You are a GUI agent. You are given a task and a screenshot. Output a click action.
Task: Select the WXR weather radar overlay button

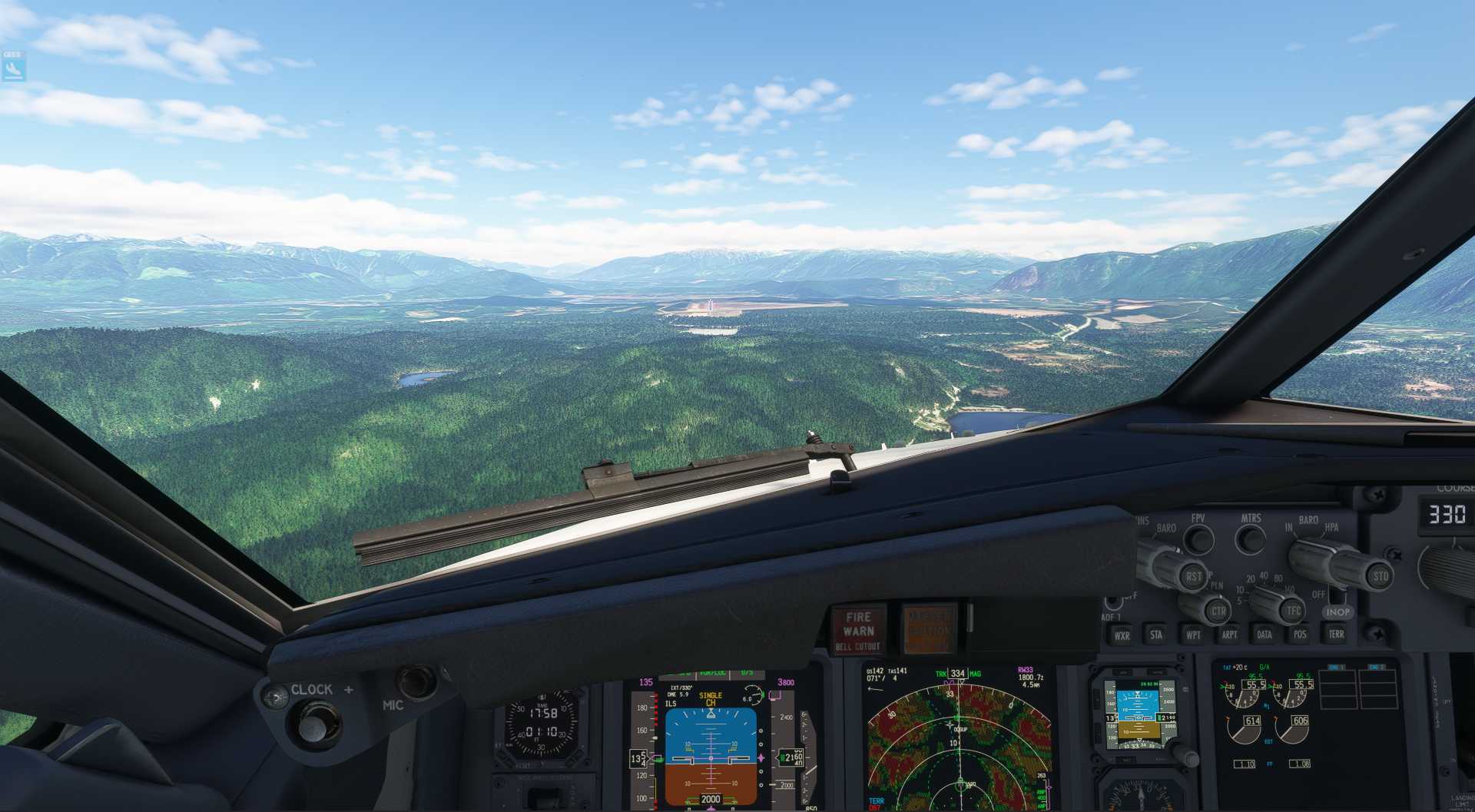(x=1122, y=635)
